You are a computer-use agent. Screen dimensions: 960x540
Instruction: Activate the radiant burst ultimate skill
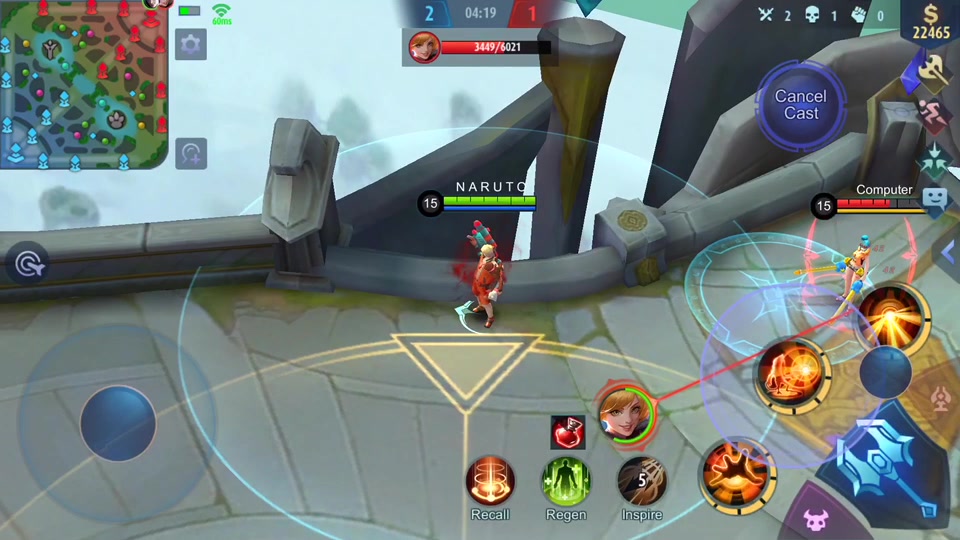pos(892,318)
